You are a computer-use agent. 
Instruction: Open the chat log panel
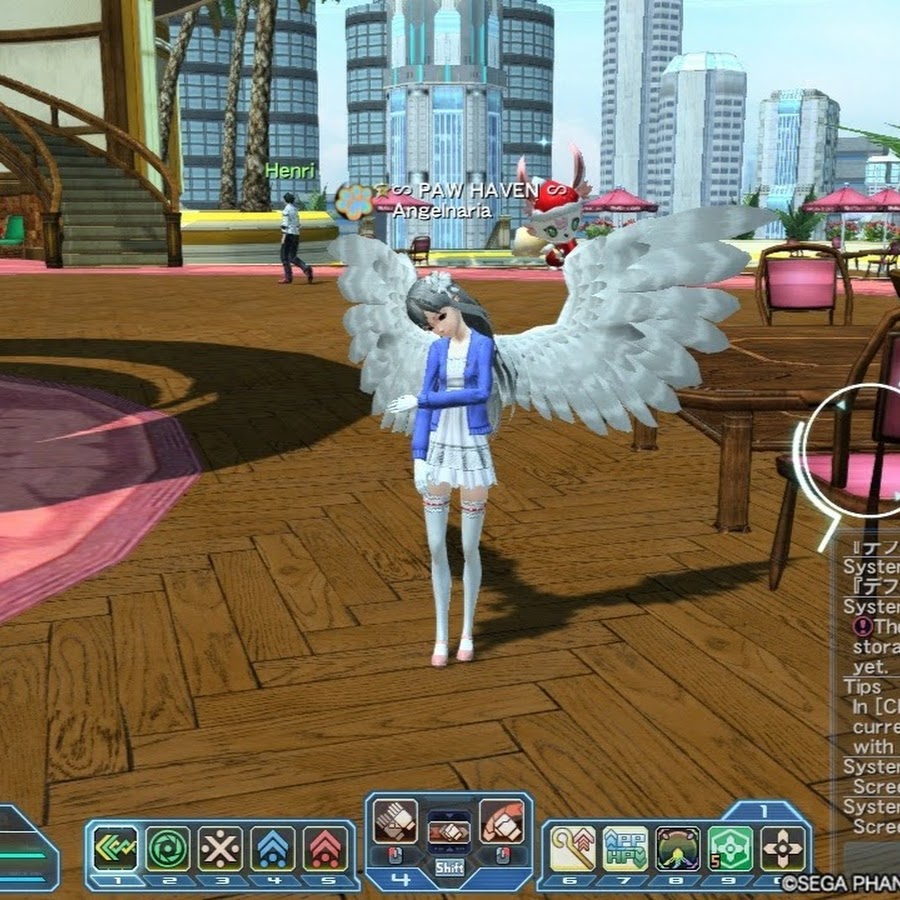coord(870,690)
